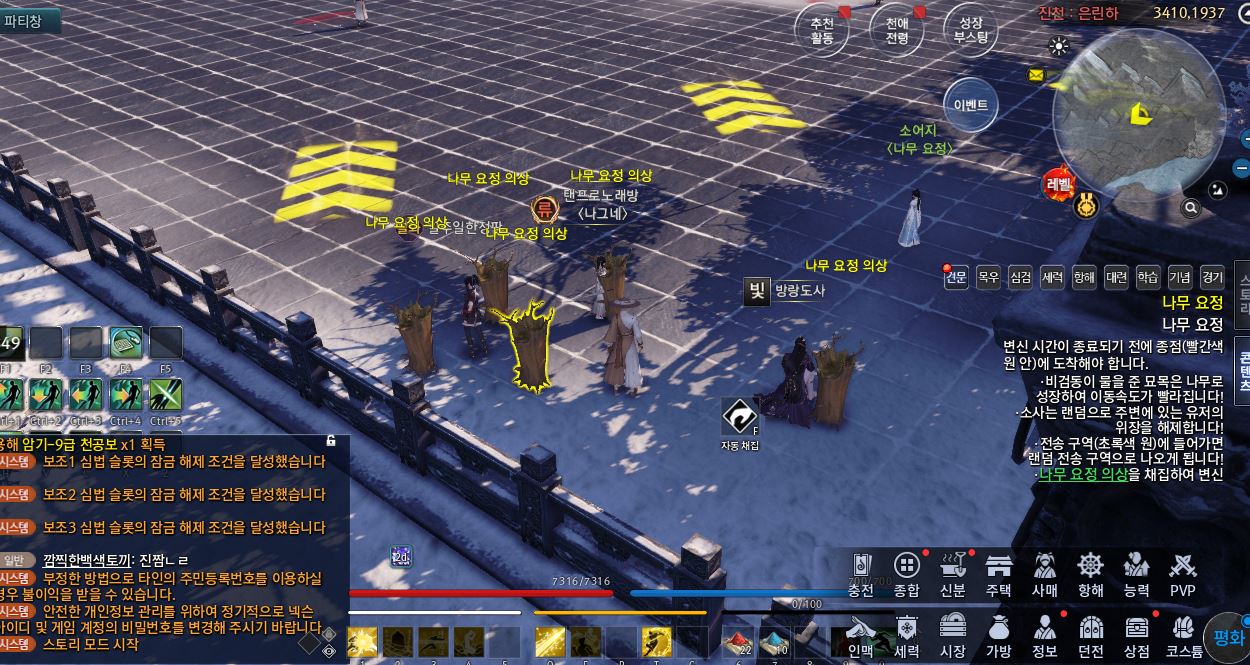1250x665 pixels.
Task: Open the 가방 bag menu
Action: pos(999,635)
